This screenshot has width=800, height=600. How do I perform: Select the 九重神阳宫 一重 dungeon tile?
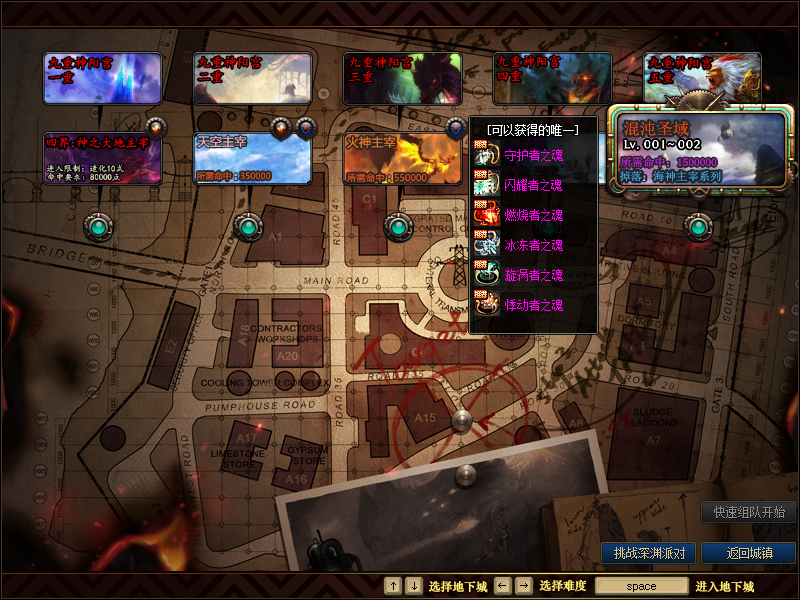[103, 78]
